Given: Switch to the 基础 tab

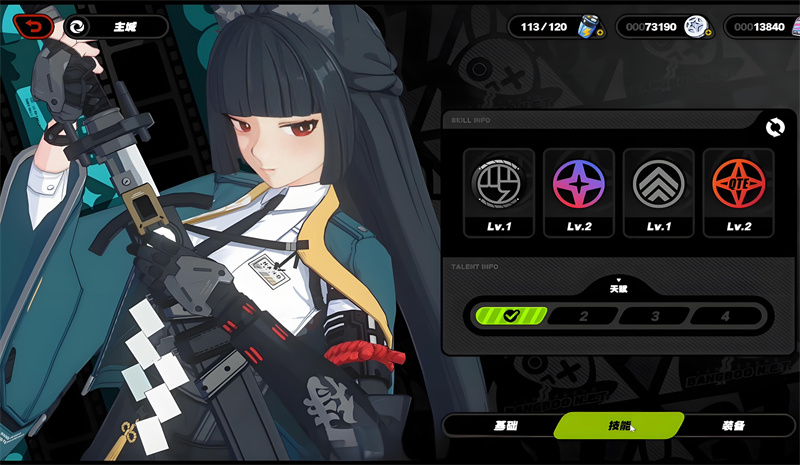Looking at the screenshot, I should coord(505,426).
